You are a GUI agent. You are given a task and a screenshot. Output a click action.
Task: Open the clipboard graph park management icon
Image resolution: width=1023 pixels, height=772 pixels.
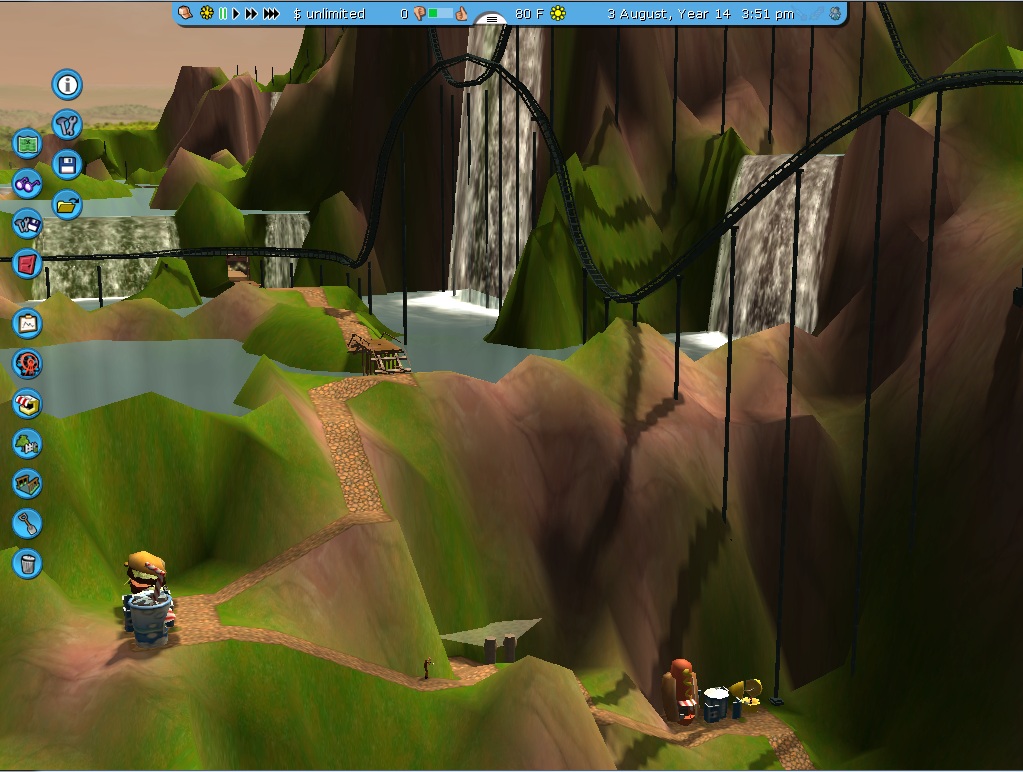point(27,323)
